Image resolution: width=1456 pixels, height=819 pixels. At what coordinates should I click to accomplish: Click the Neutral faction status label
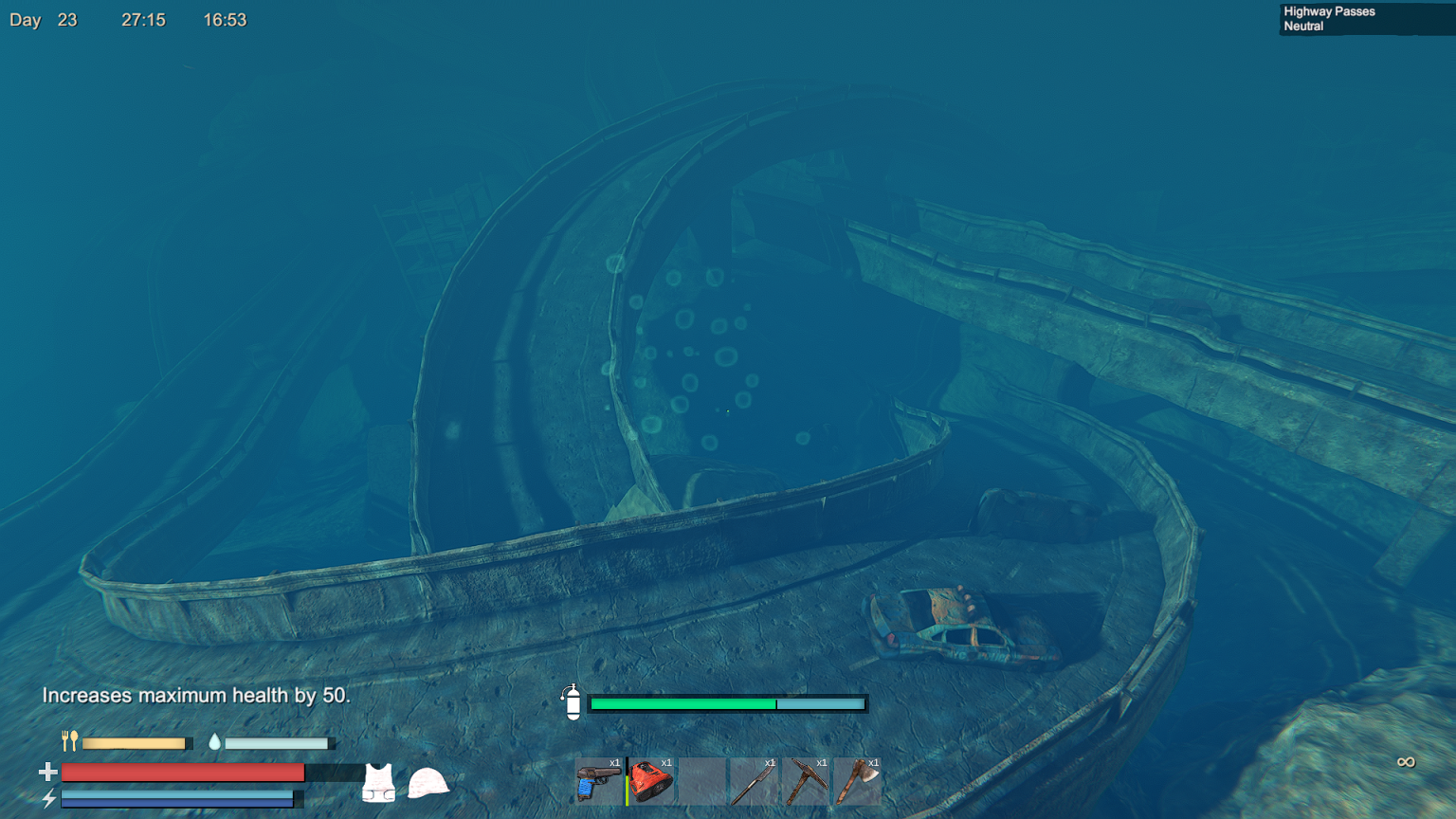point(1301,27)
